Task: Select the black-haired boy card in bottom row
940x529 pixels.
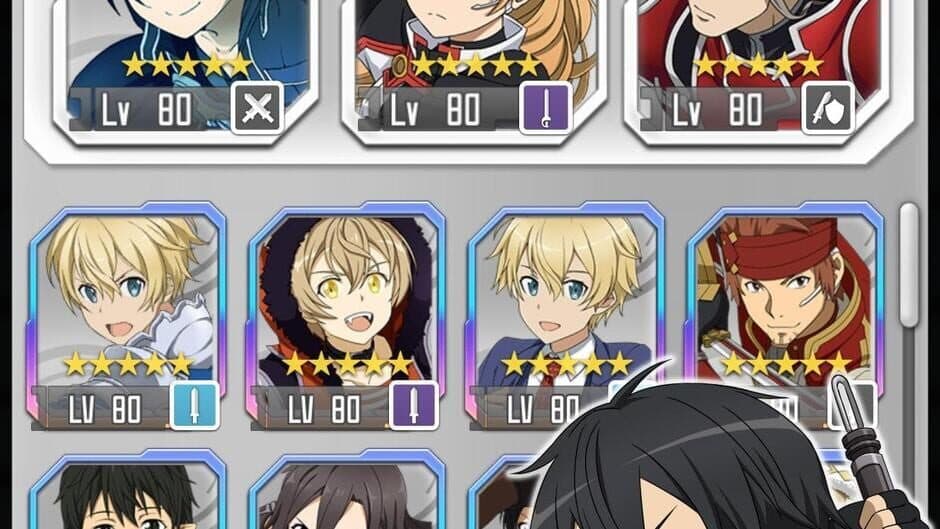Action: pos(128,495)
